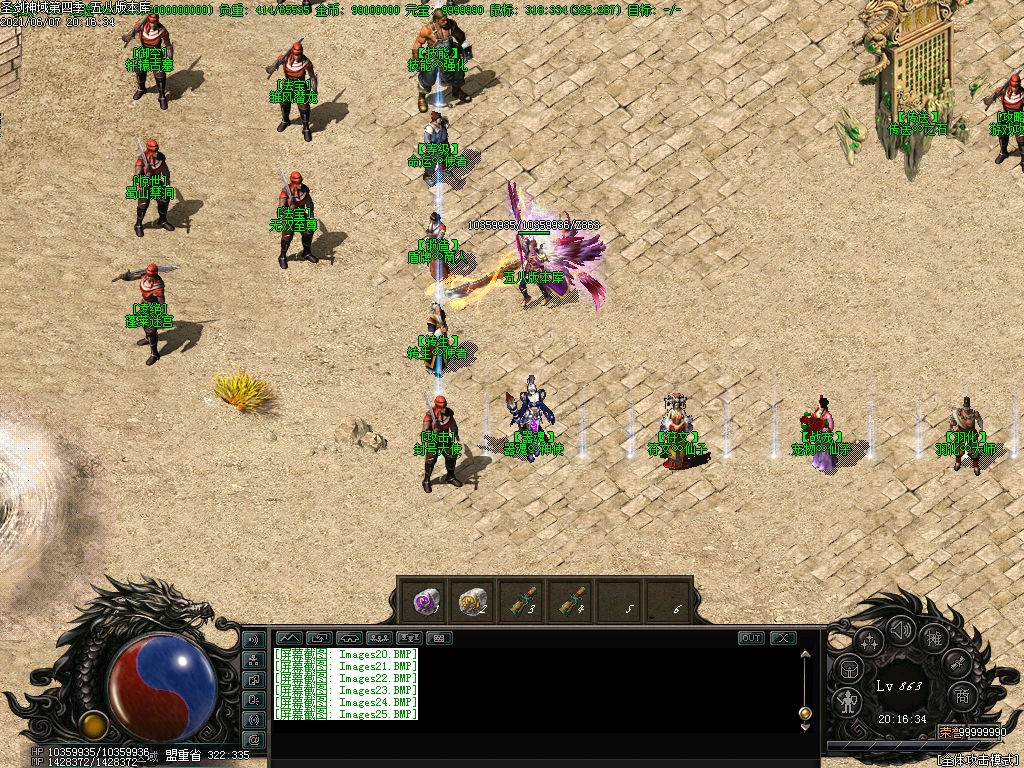Image resolution: width=1024 pixels, height=768 pixels.
Task: Open the stall (摊) button
Action: [935, 638]
